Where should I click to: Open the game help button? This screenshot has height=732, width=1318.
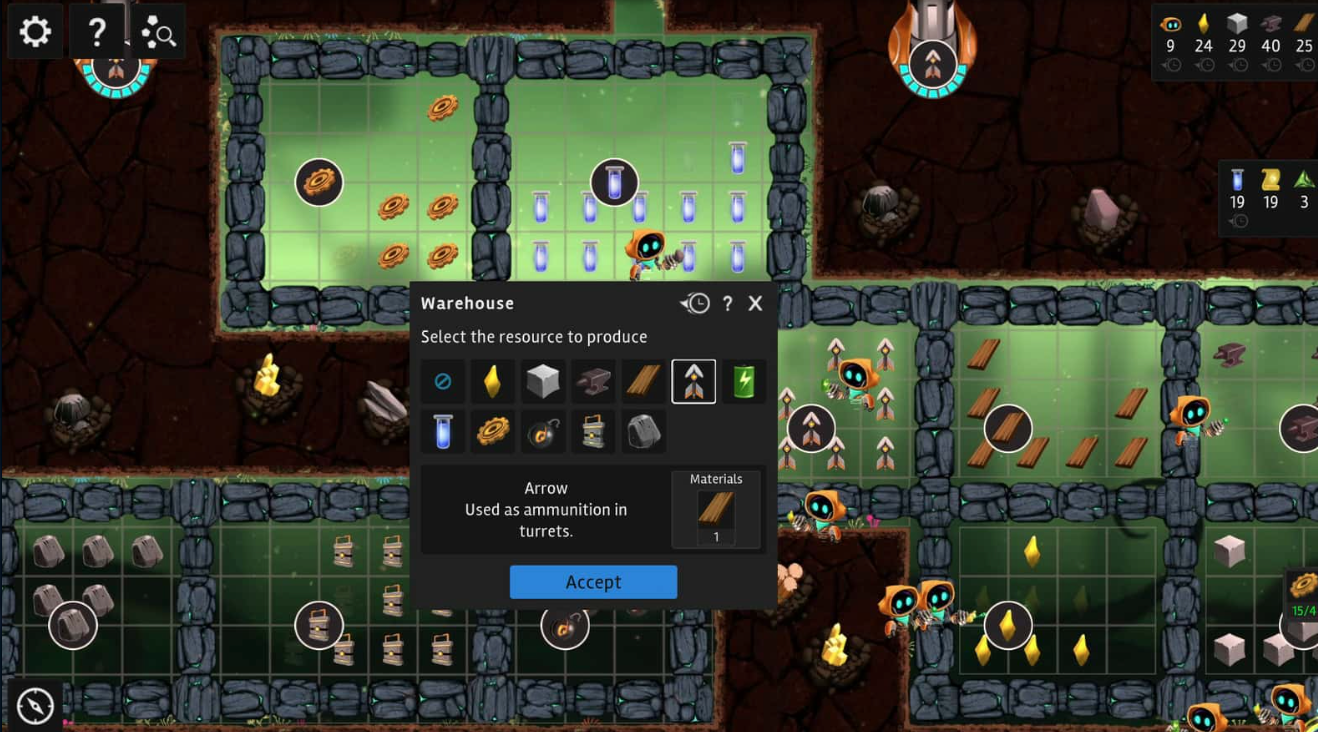pyautogui.click(x=97, y=32)
